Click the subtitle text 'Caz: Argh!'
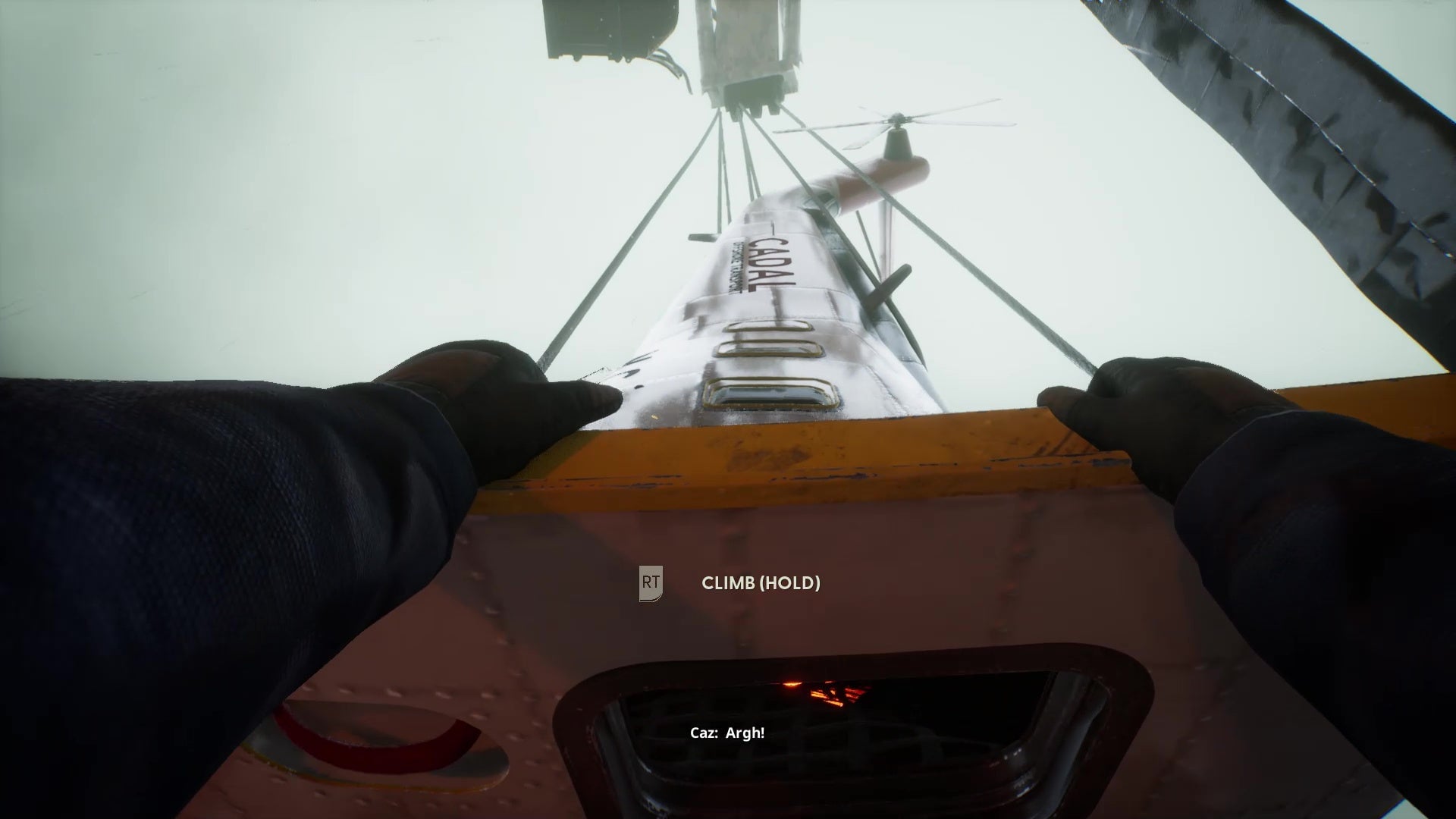Image resolution: width=1456 pixels, height=819 pixels. tap(728, 733)
